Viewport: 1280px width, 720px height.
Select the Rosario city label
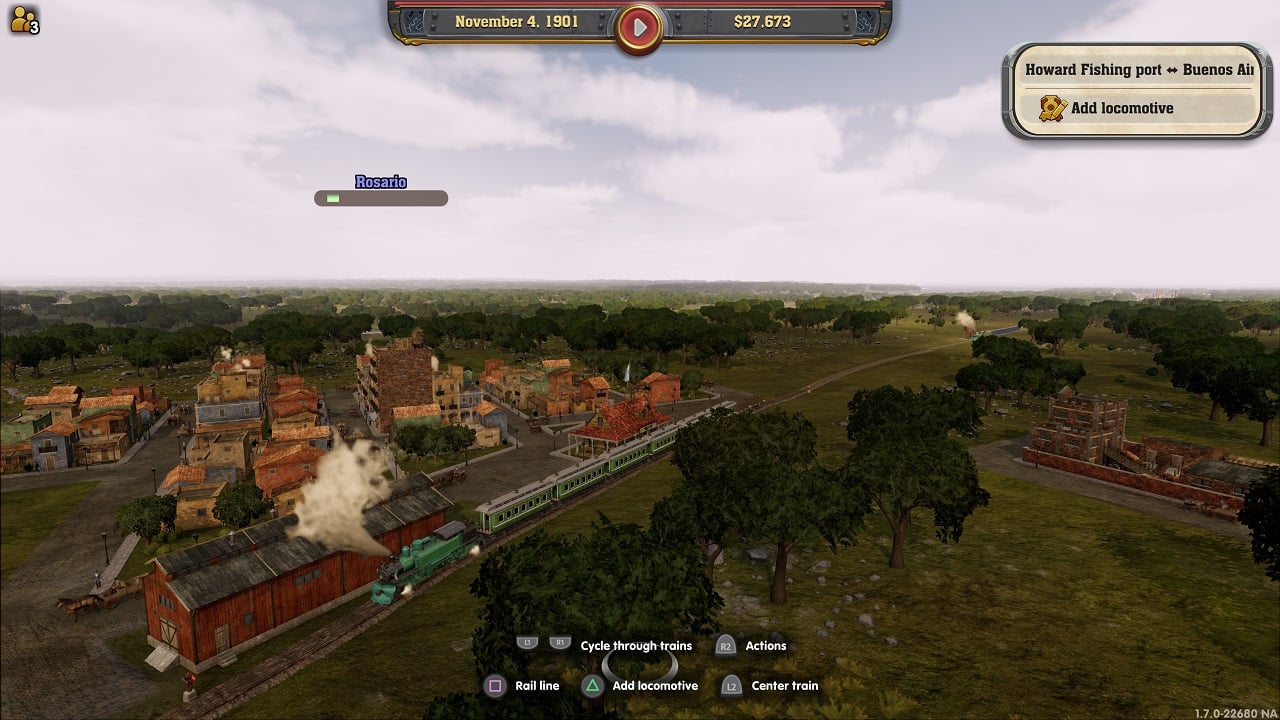click(381, 182)
